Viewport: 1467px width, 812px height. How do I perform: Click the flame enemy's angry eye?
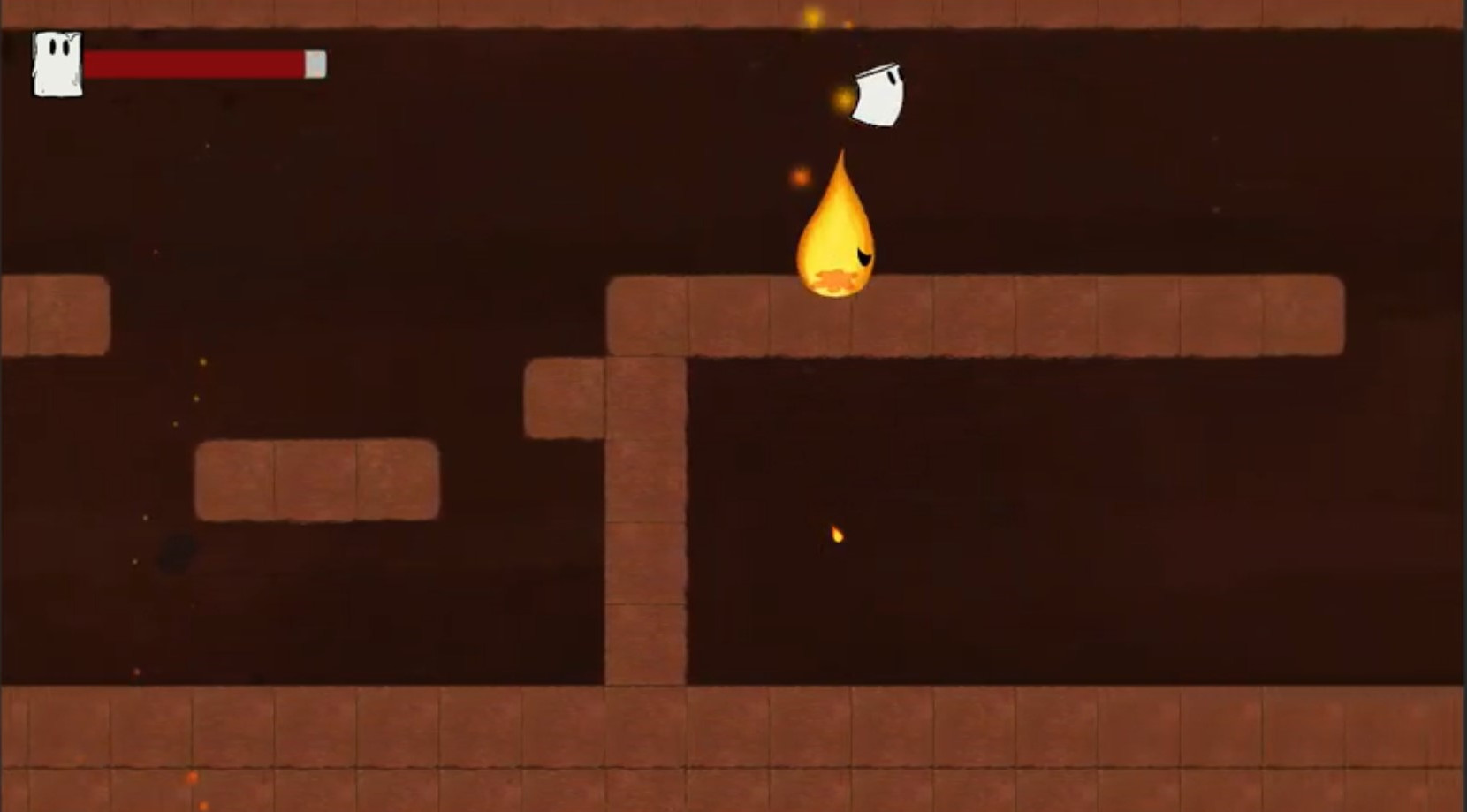pos(863,254)
